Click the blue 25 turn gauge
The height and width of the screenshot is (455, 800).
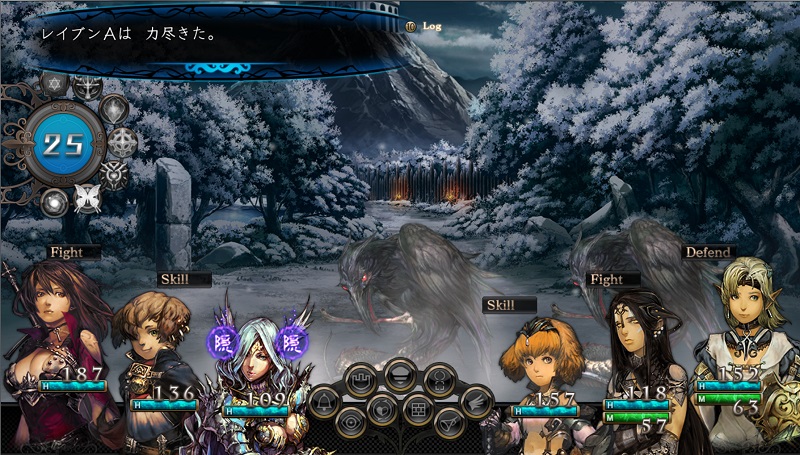(62, 143)
